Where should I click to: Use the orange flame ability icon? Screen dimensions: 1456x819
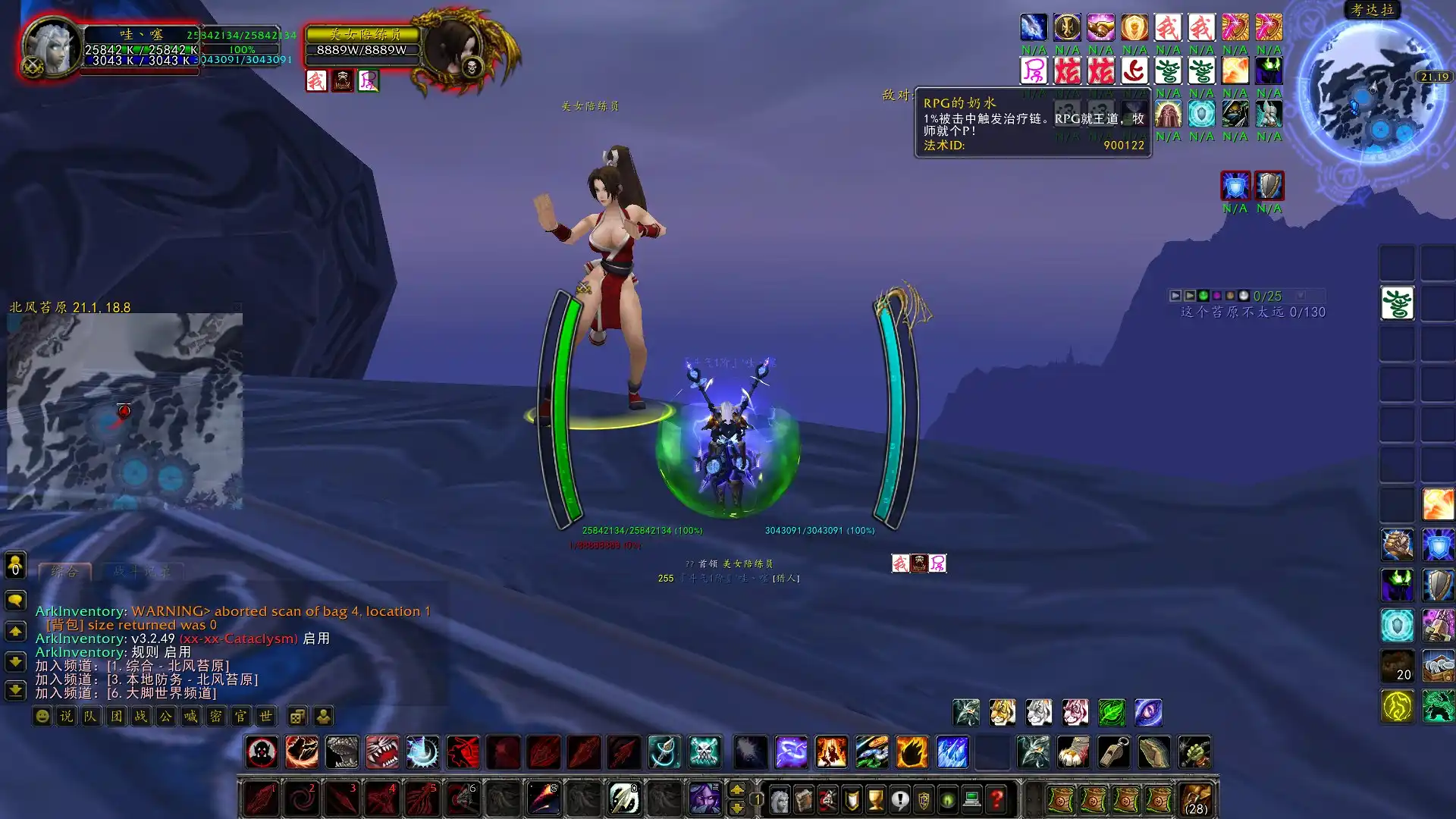(x=912, y=752)
